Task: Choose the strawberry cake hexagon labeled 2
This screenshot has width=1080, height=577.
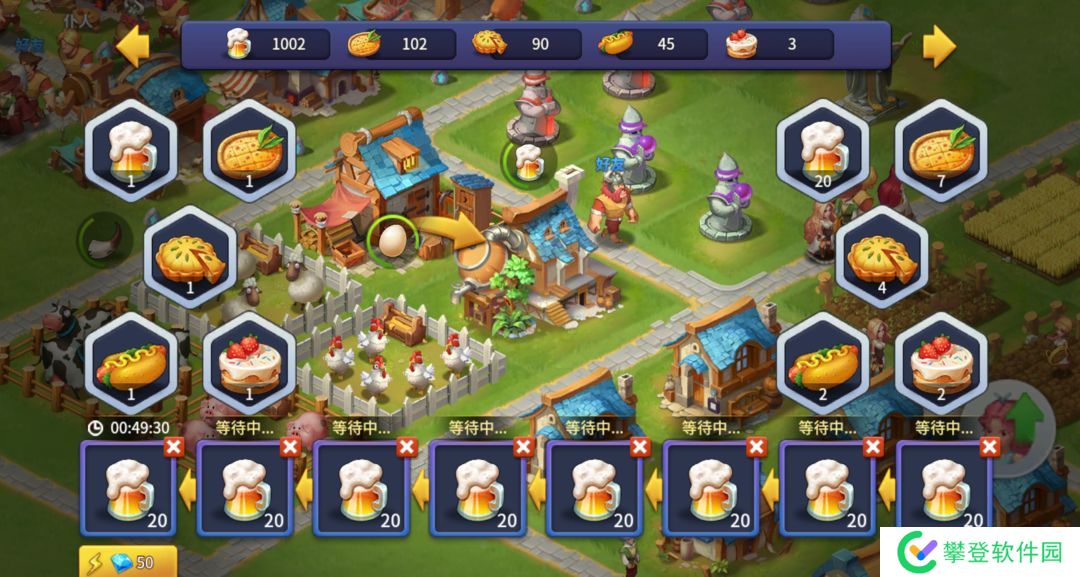Action: (940, 363)
